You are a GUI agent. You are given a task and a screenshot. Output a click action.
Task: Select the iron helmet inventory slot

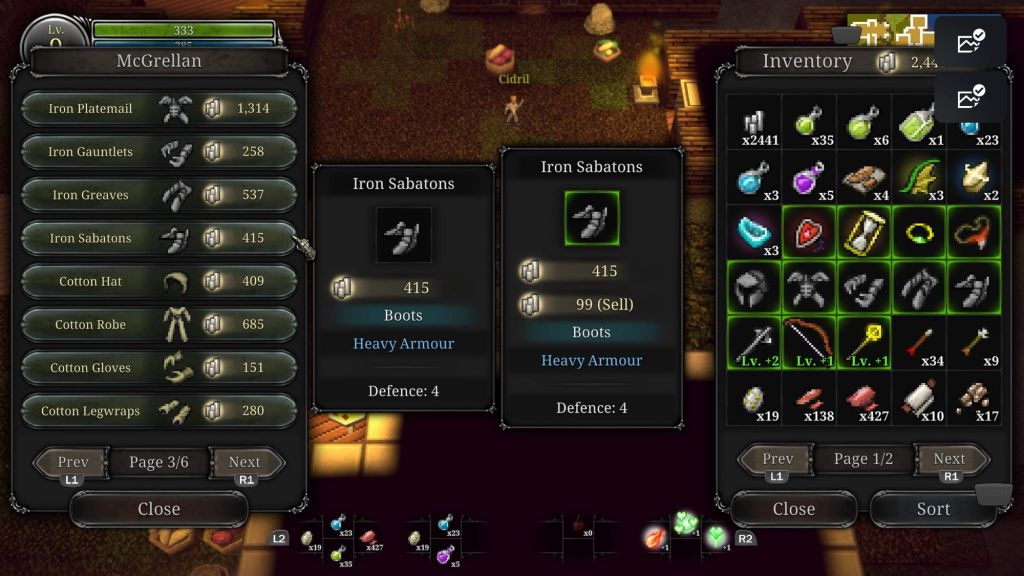[754, 288]
